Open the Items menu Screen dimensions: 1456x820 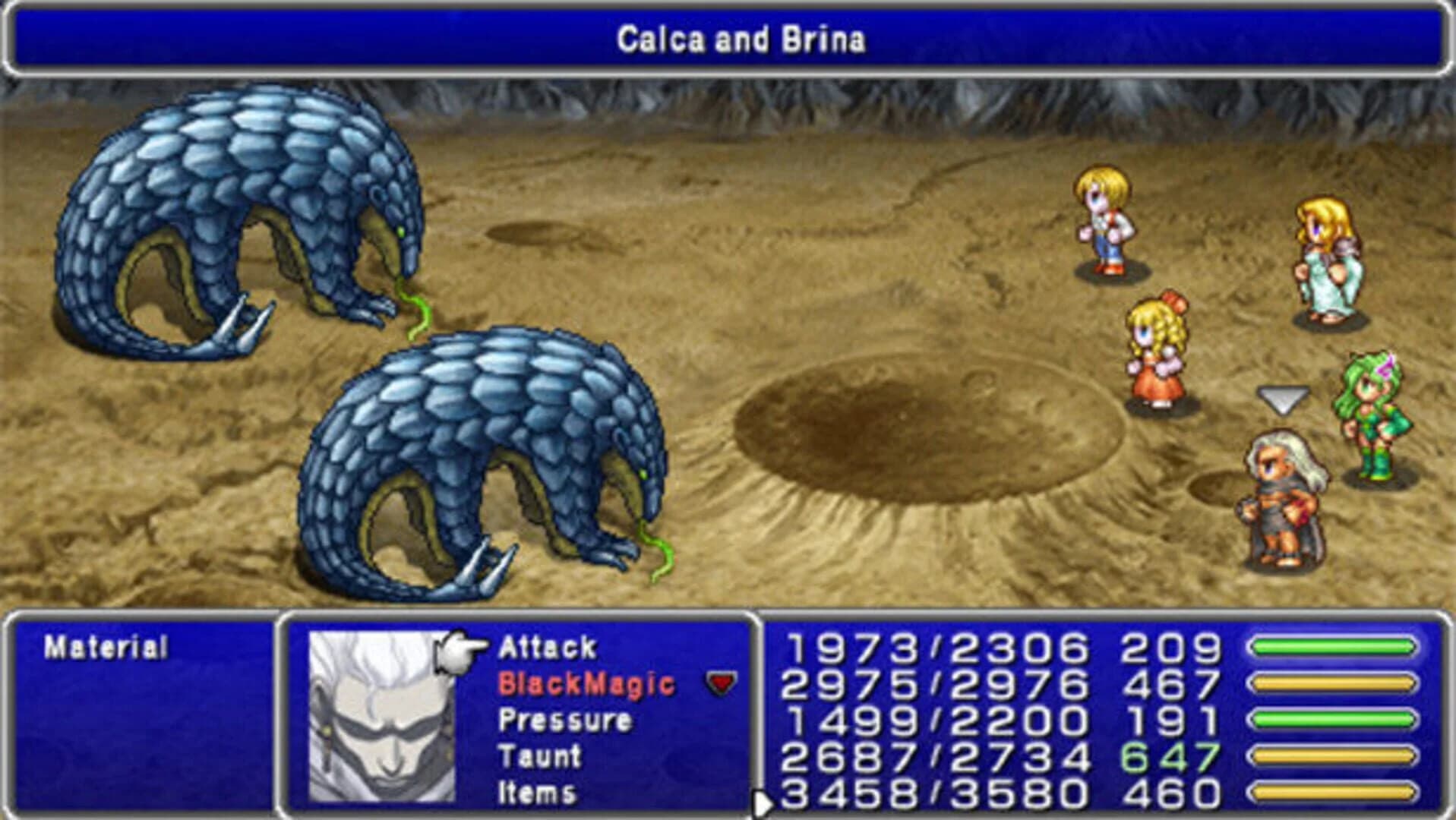(x=537, y=793)
